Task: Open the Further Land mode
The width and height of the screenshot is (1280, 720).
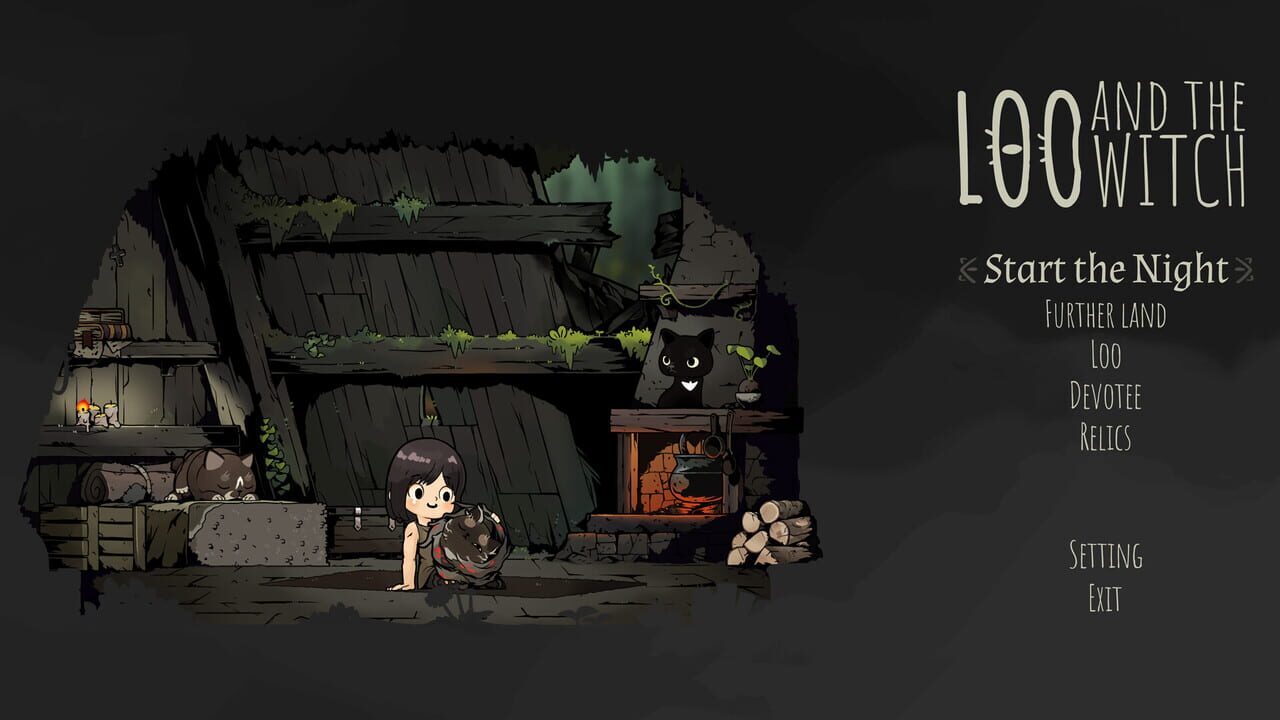Action: (x=1108, y=315)
